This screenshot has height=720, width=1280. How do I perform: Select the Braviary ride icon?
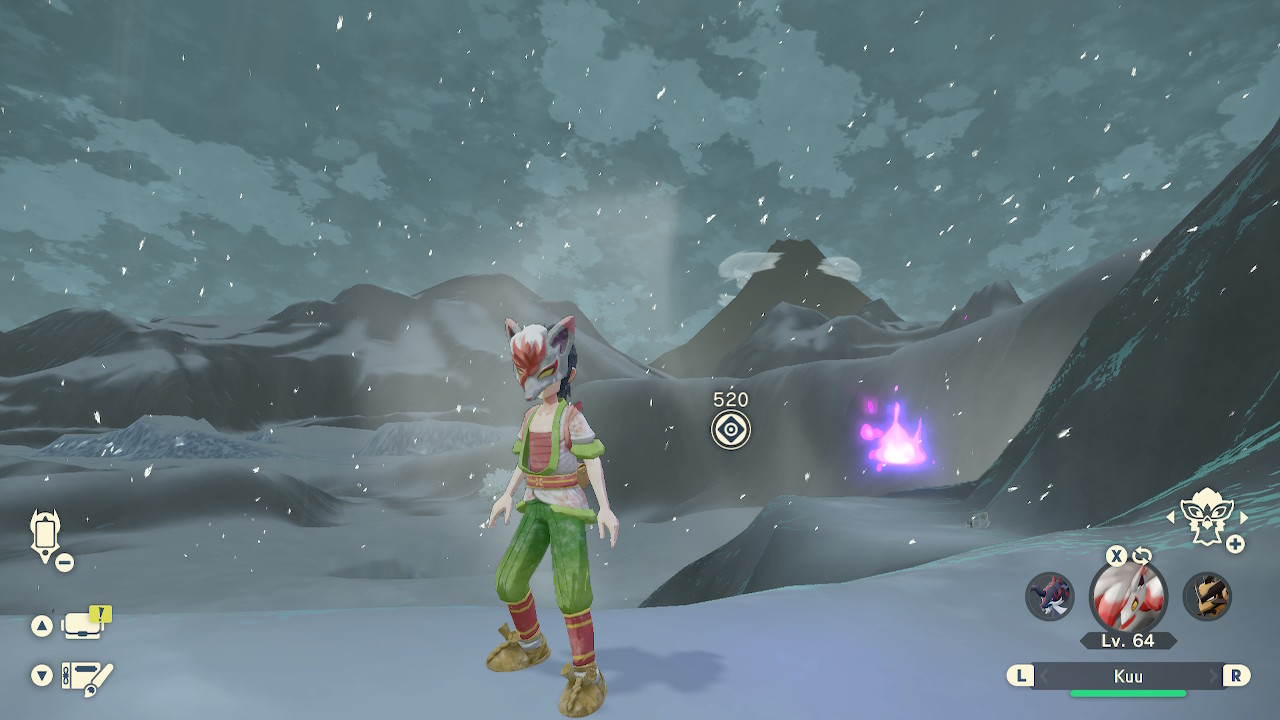click(x=1206, y=516)
